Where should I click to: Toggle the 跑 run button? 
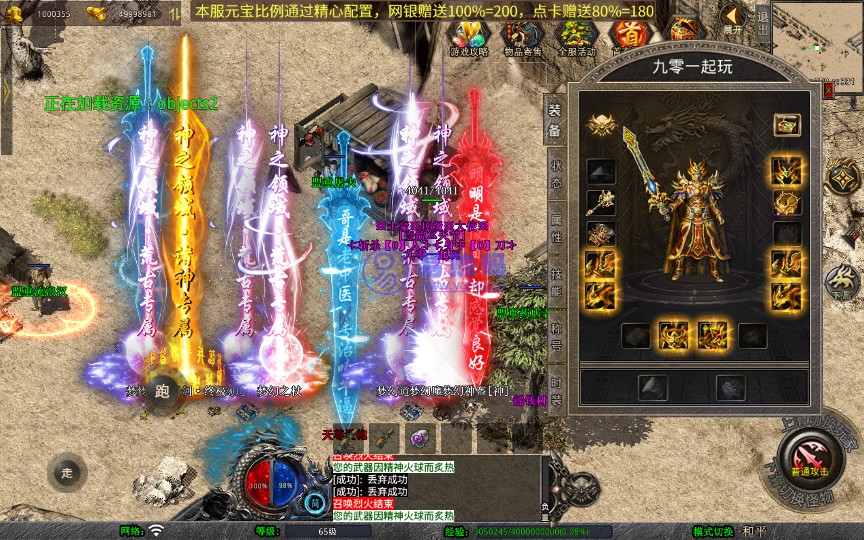coord(162,392)
